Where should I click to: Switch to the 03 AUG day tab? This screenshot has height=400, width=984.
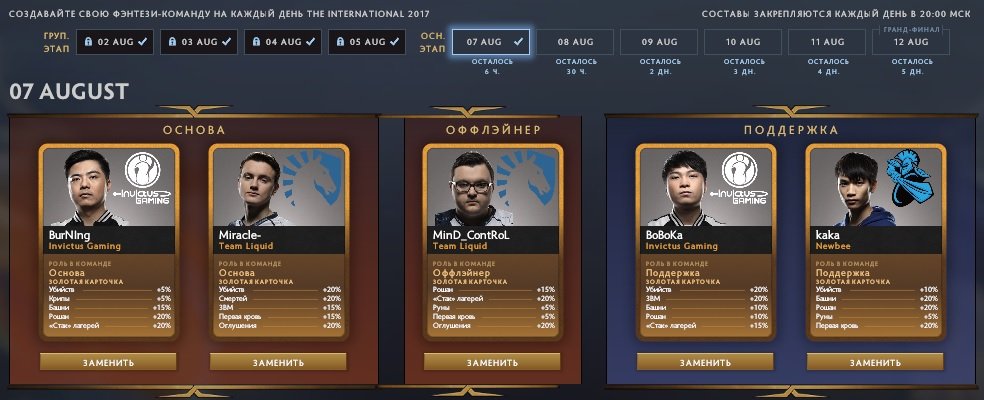(x=199, y=42)
